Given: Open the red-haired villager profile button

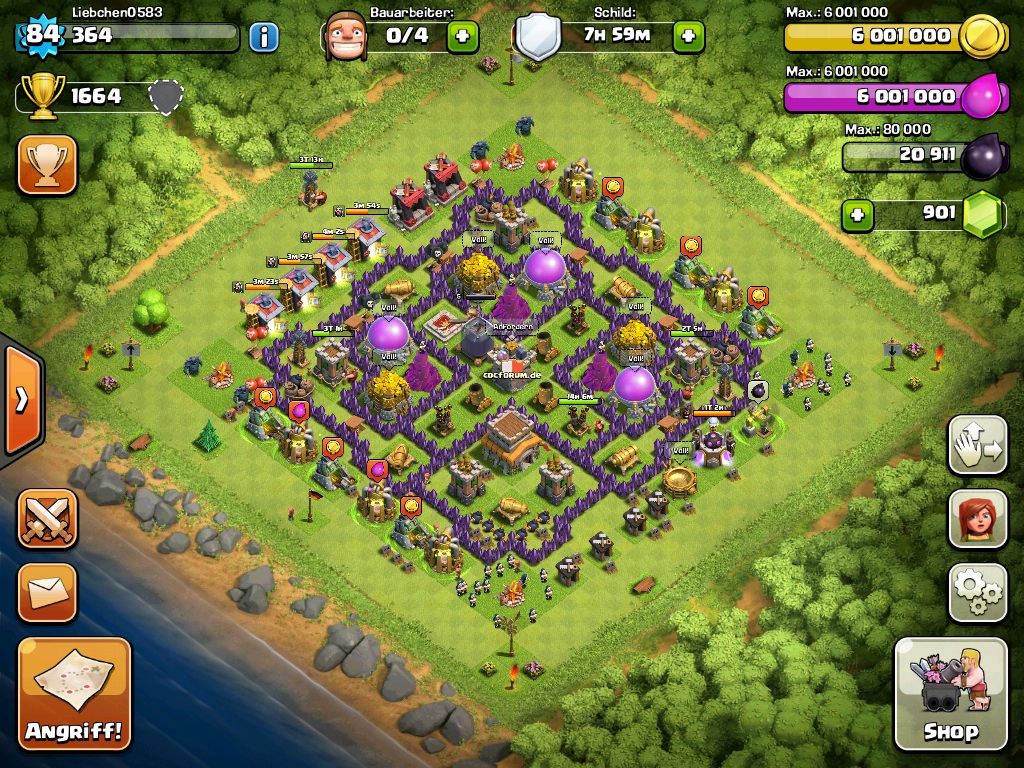Looking at the screenshot, I should point(977,518).
